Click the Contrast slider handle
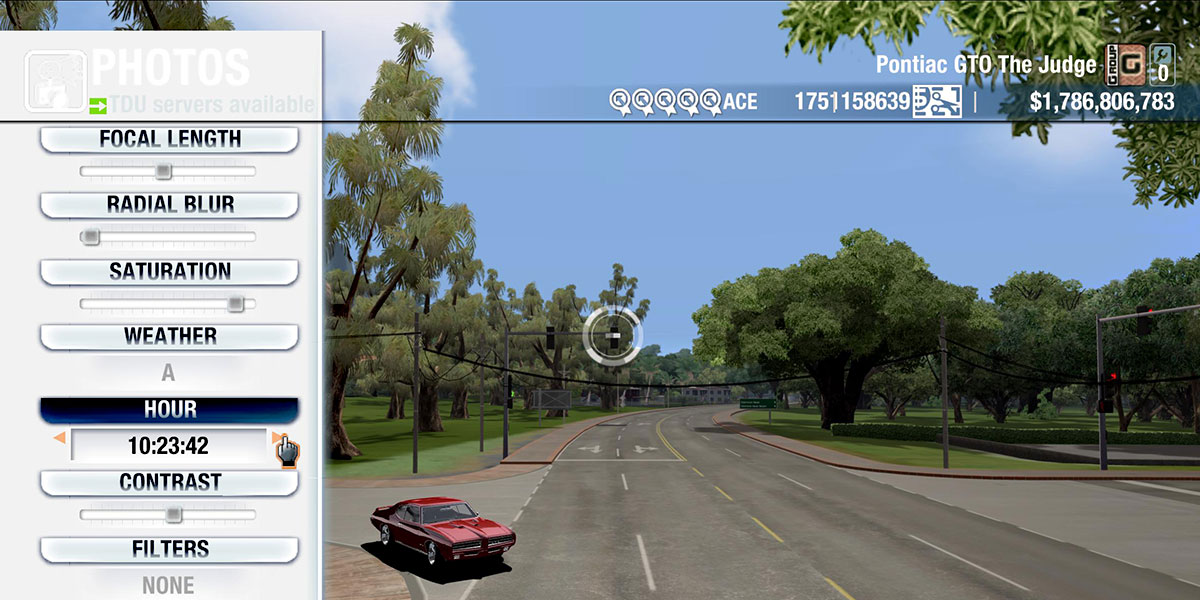The height and width of the screenshot is (600, 1200). 173,515
